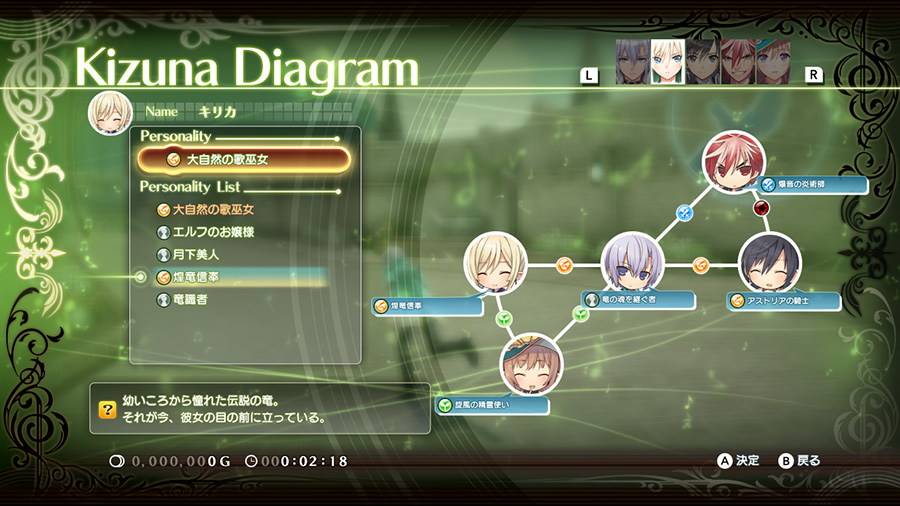The image size is (900, 506).
Task: Select the blonde elf node in the diagram
Action: click(x=495, y=264)
